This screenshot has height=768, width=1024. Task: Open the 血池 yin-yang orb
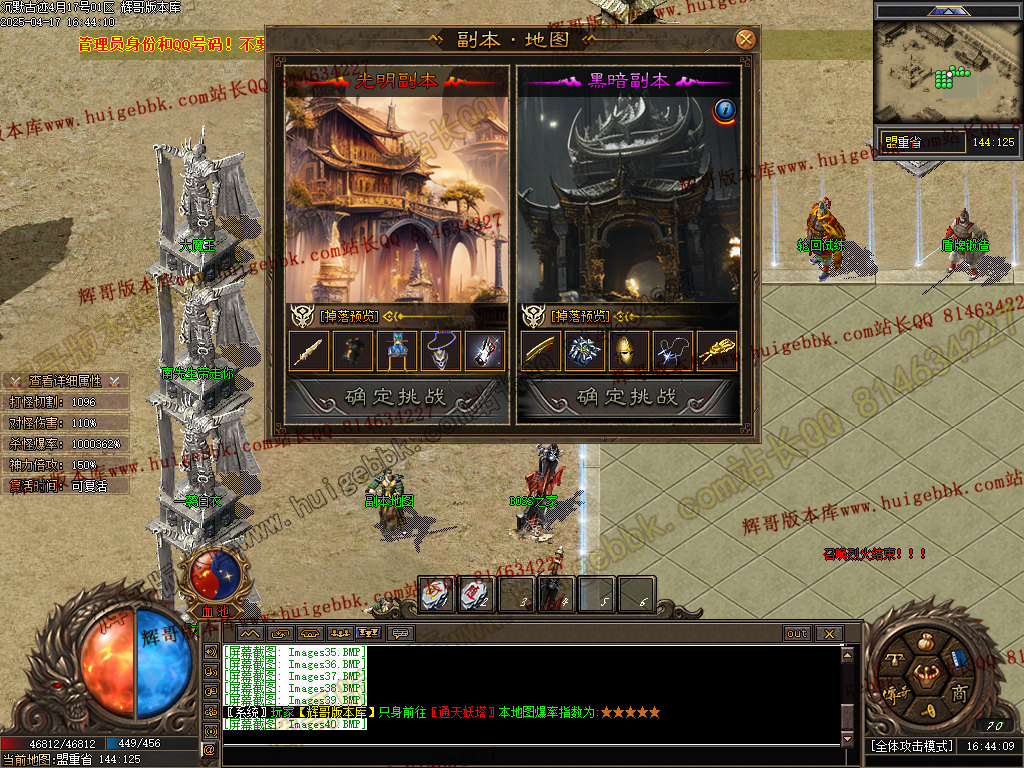pyautogui.click(x=215, y=574)
